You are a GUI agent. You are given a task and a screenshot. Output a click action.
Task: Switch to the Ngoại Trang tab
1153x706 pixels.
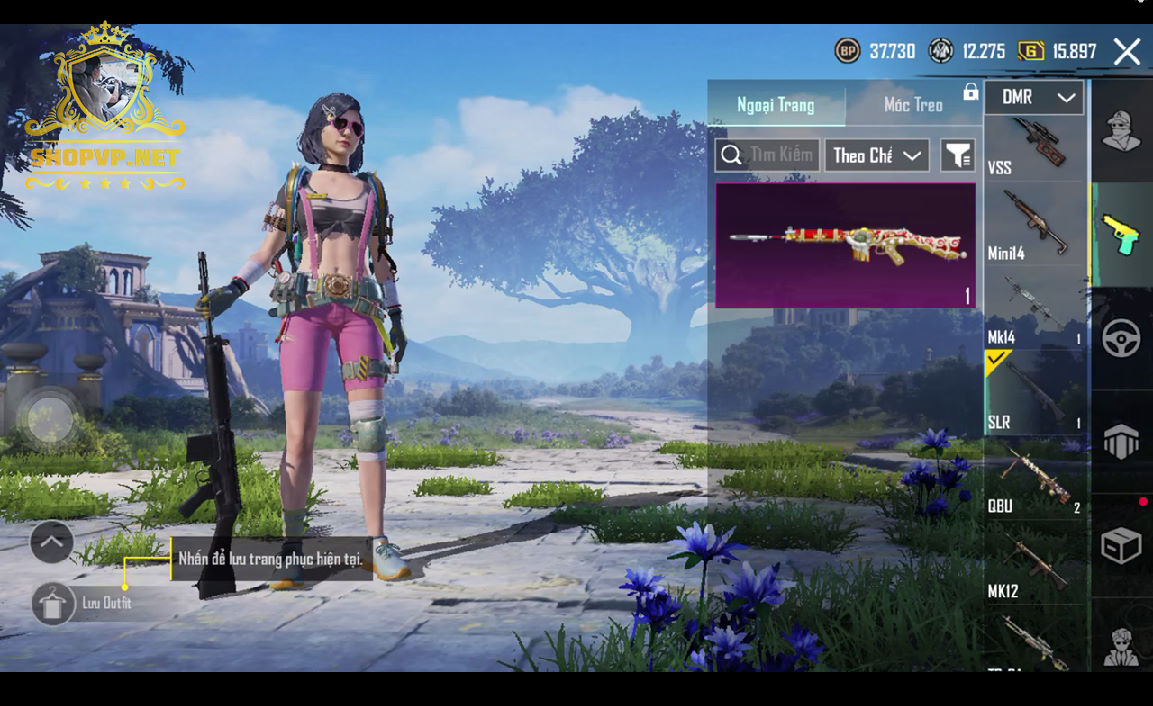point(776,105)
